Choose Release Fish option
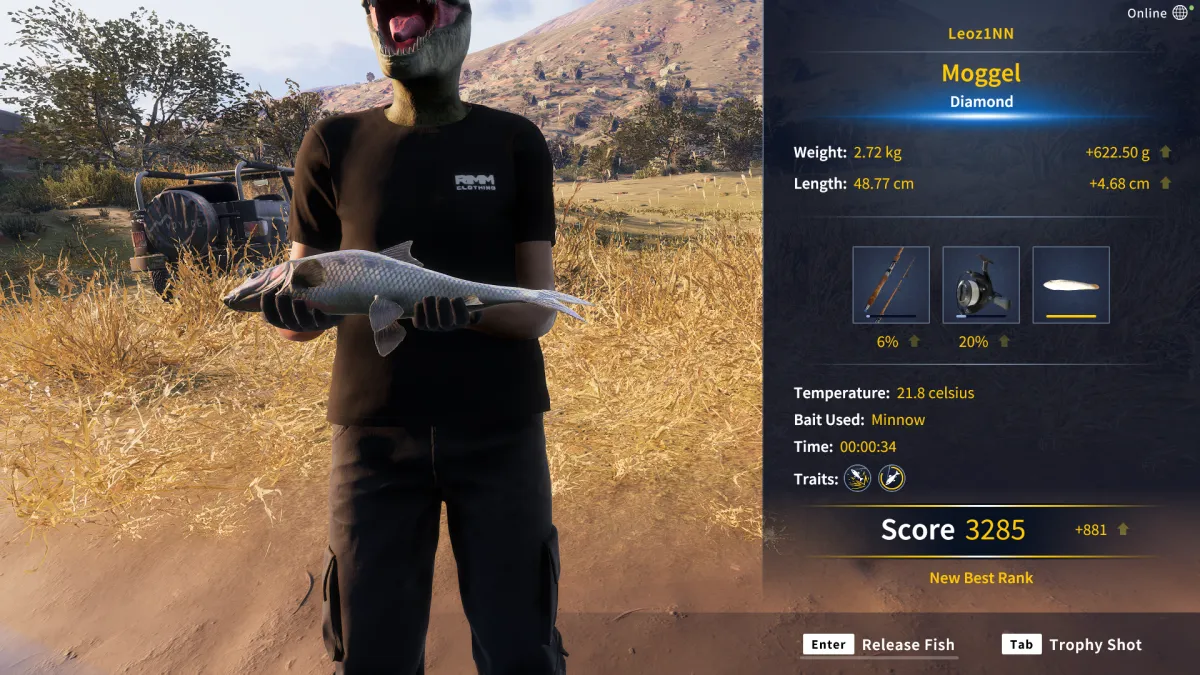Image resolution: width=1200 pixels, height=675 pixels. [x=880, y=645]
